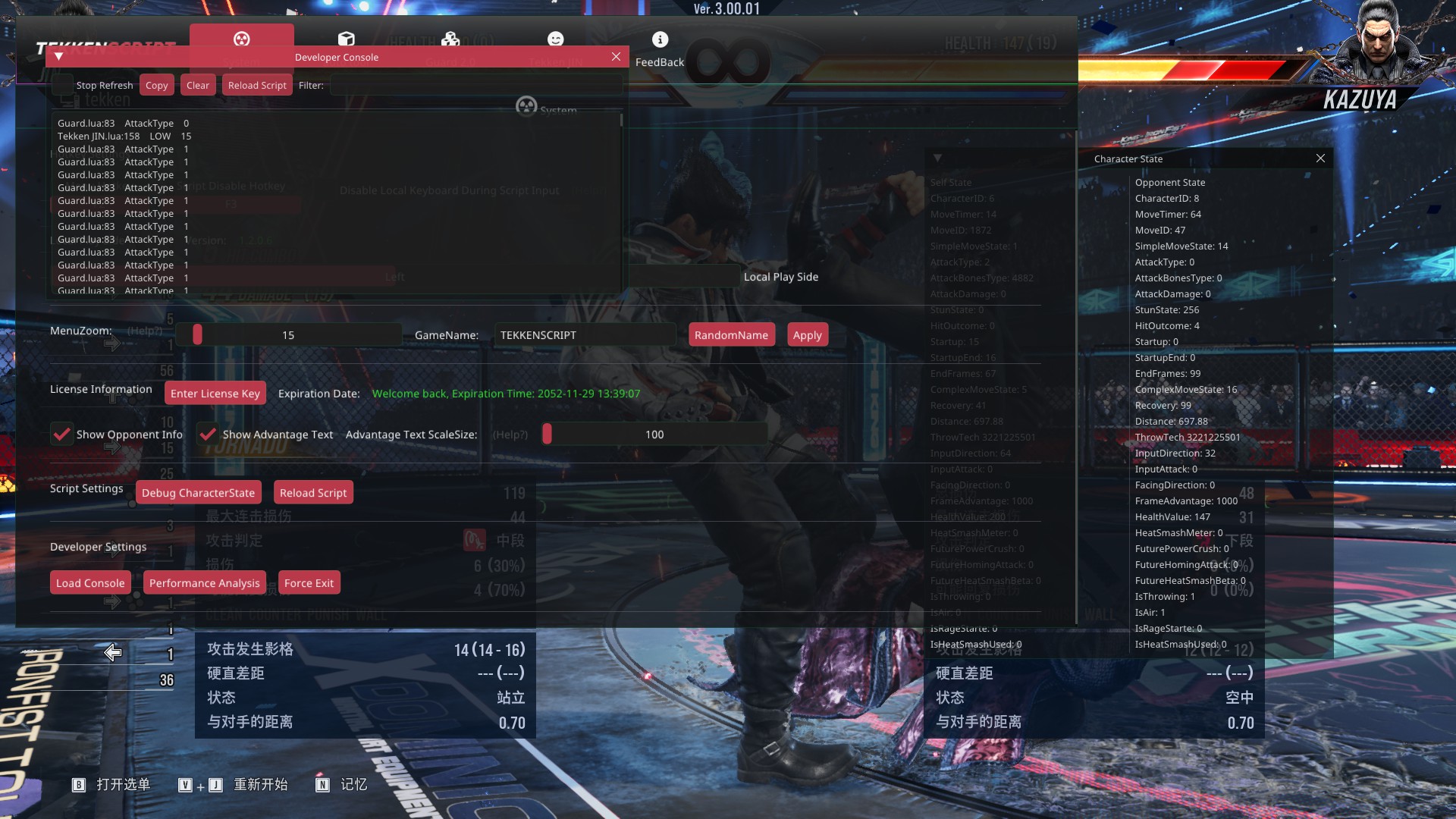Load the developer console

(x=90, y=582)
